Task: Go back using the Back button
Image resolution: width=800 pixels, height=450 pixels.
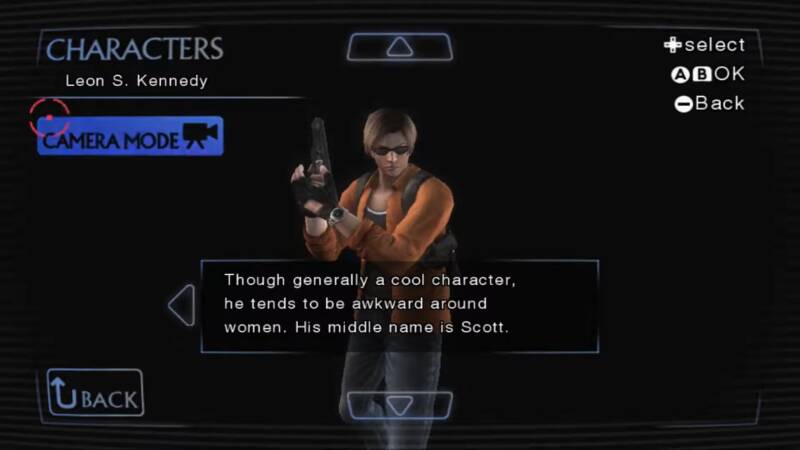Action: [95, 393]
